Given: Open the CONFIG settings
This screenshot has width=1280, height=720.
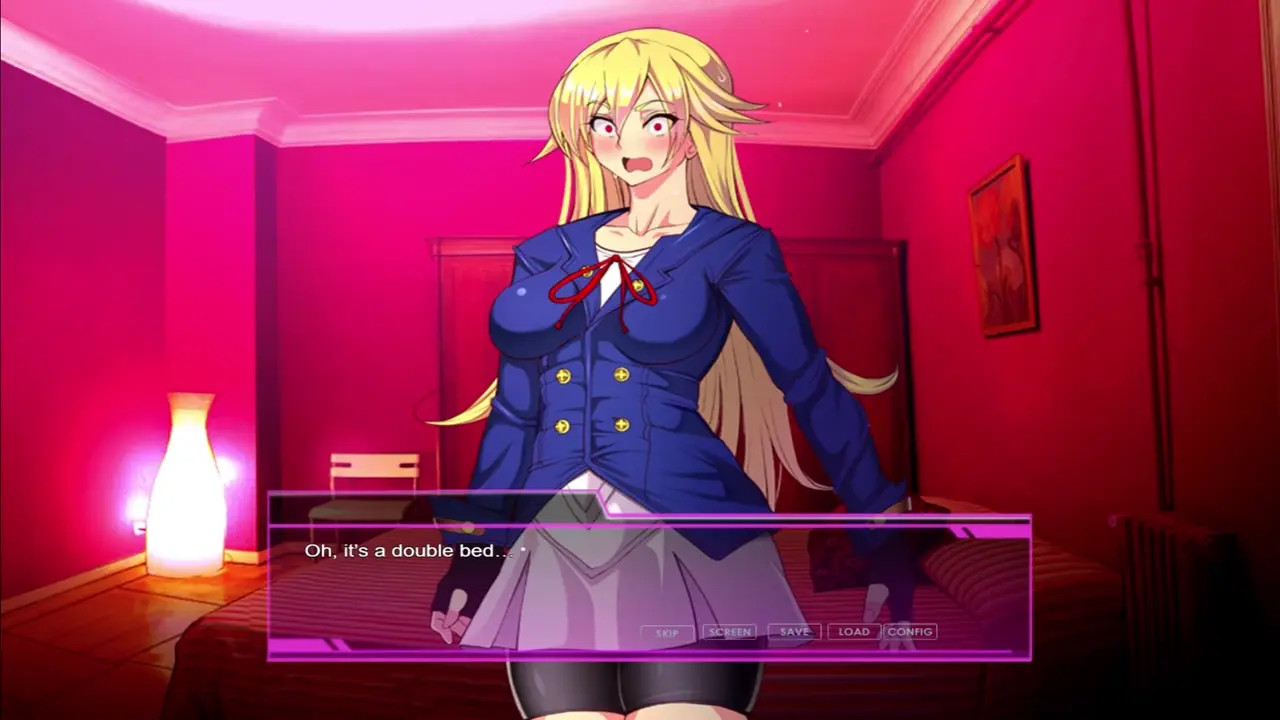Looking at the screenshot, I should coord(910,632).
